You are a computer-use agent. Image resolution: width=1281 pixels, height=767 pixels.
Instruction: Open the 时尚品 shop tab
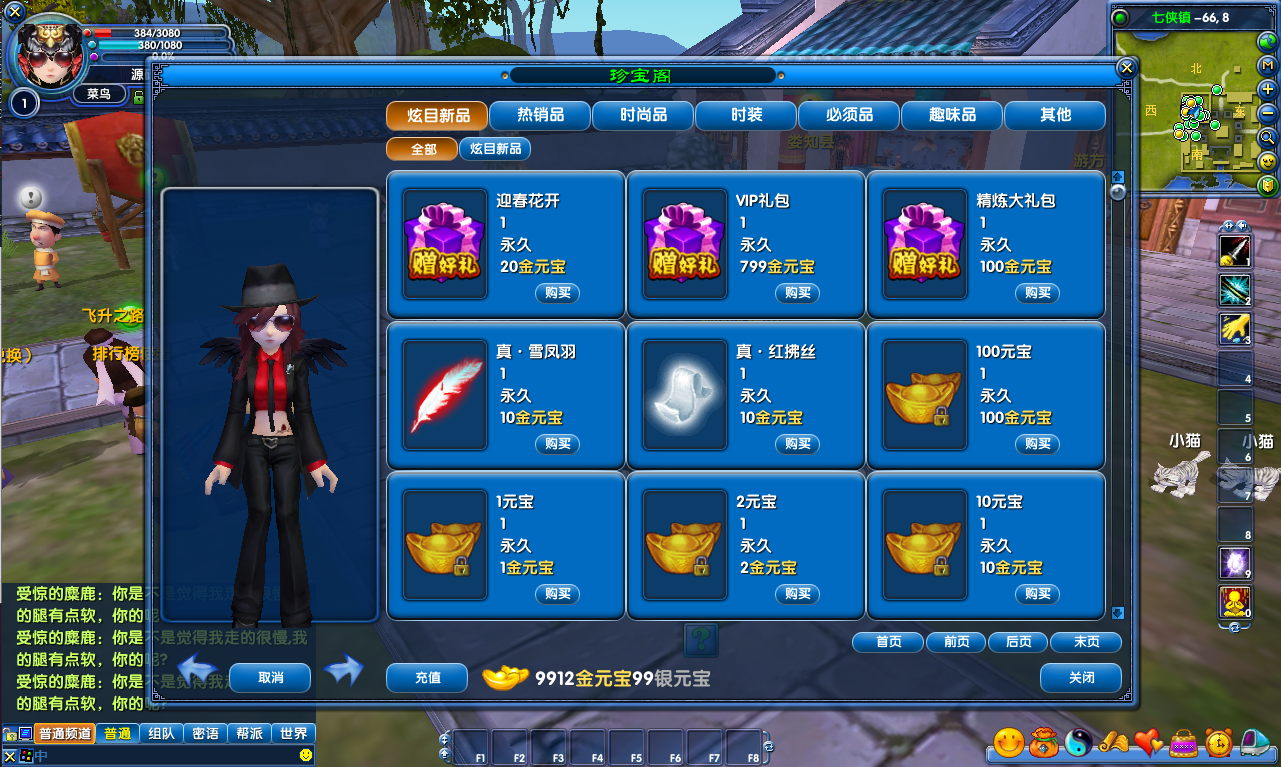[x=643, y=115]
